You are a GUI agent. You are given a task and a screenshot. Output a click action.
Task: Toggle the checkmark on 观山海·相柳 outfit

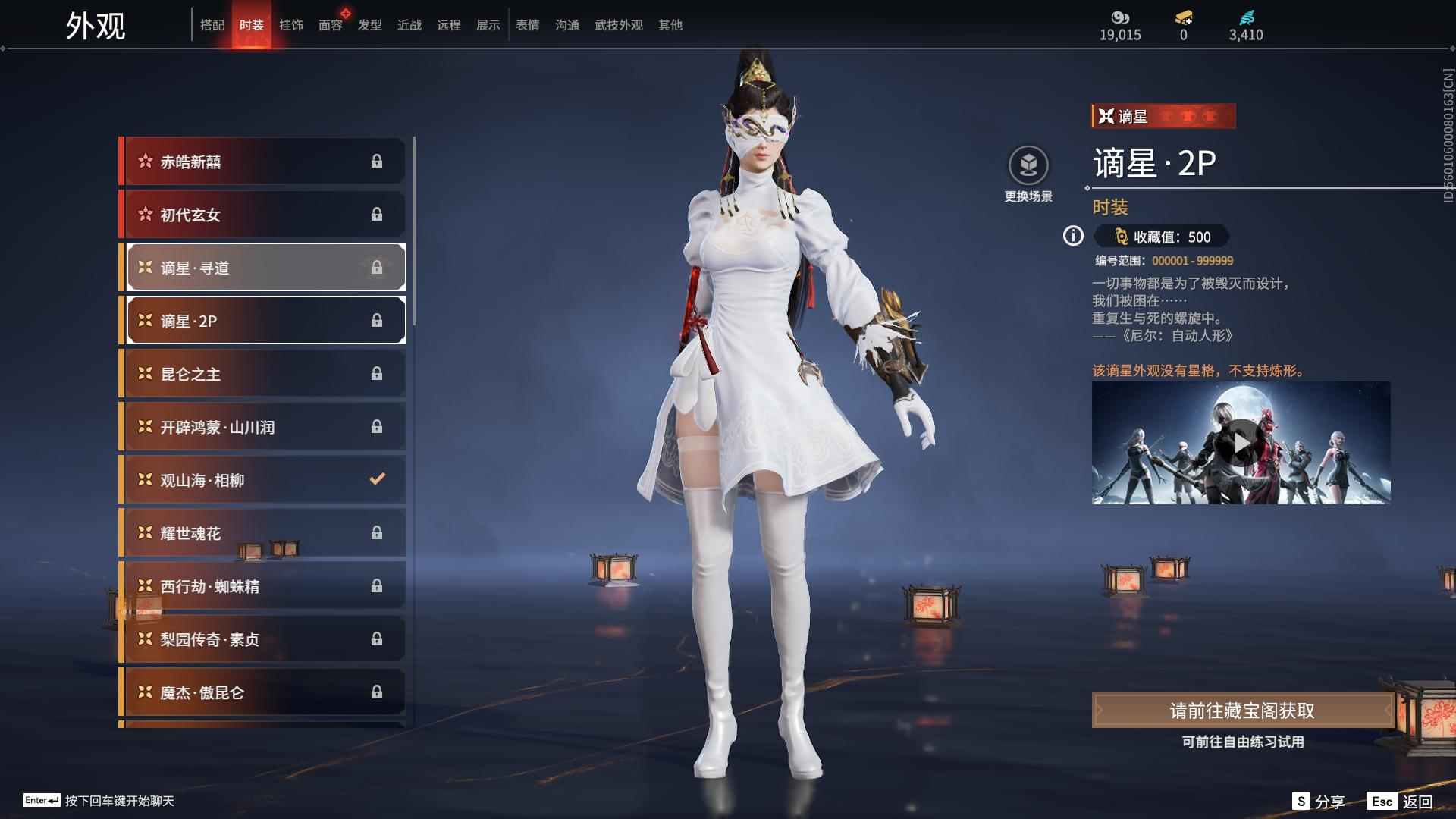pyautogui.click(x=375, y=479)
